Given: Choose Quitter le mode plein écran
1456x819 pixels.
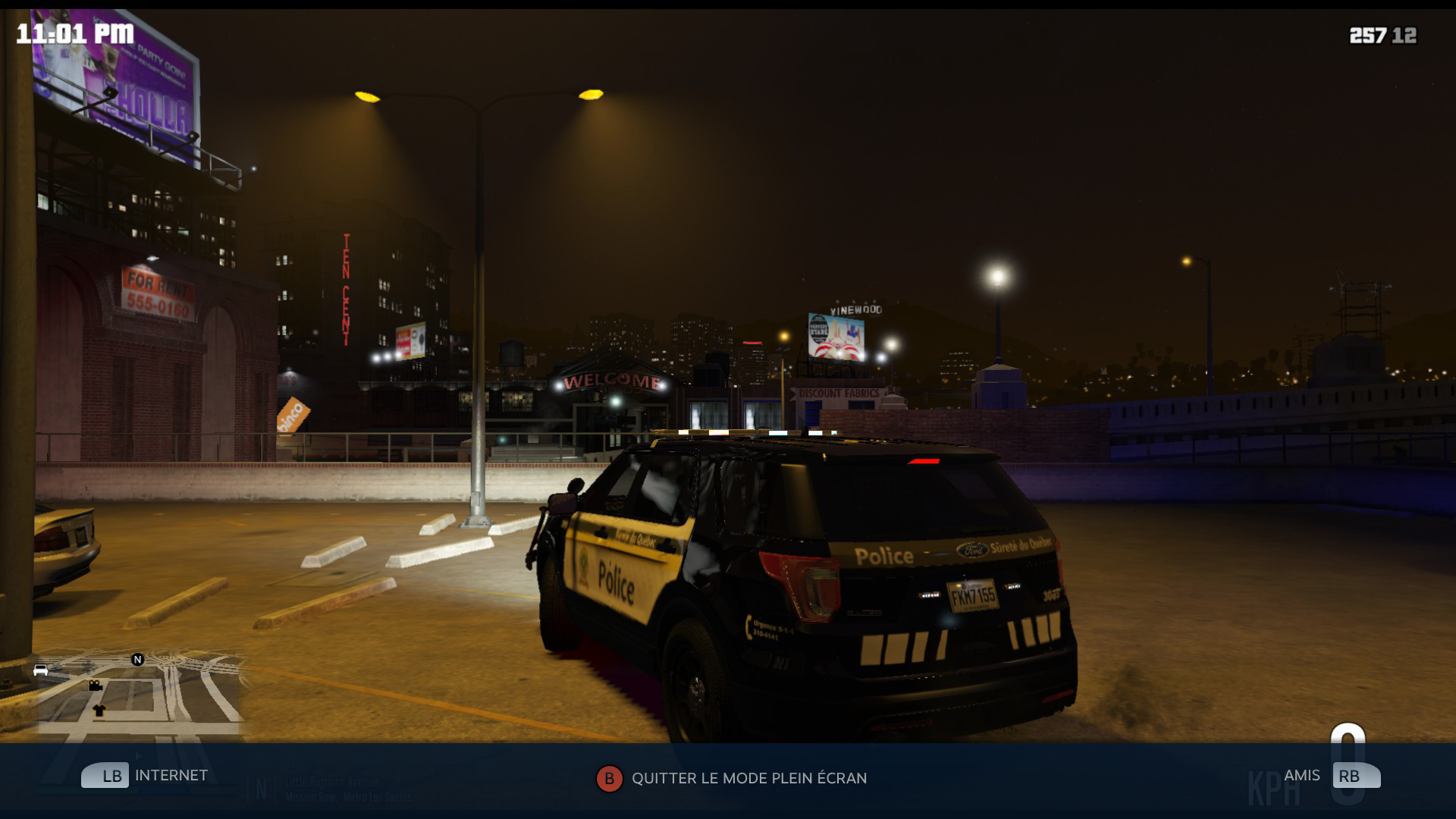Looking at the screenshot, I should click(732, 779).
